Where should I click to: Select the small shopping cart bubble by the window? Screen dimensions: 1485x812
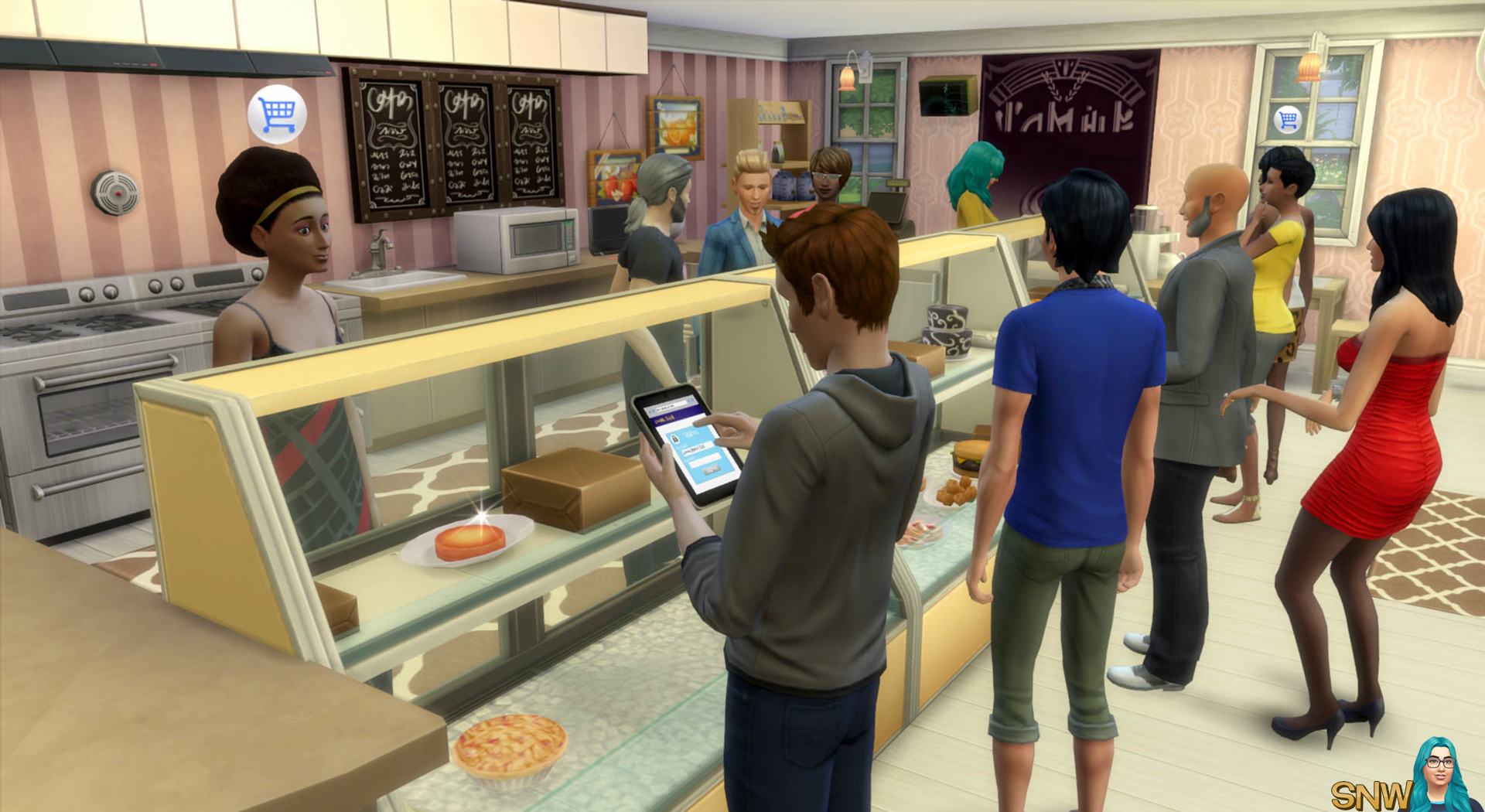click(x=1288, y=120)
